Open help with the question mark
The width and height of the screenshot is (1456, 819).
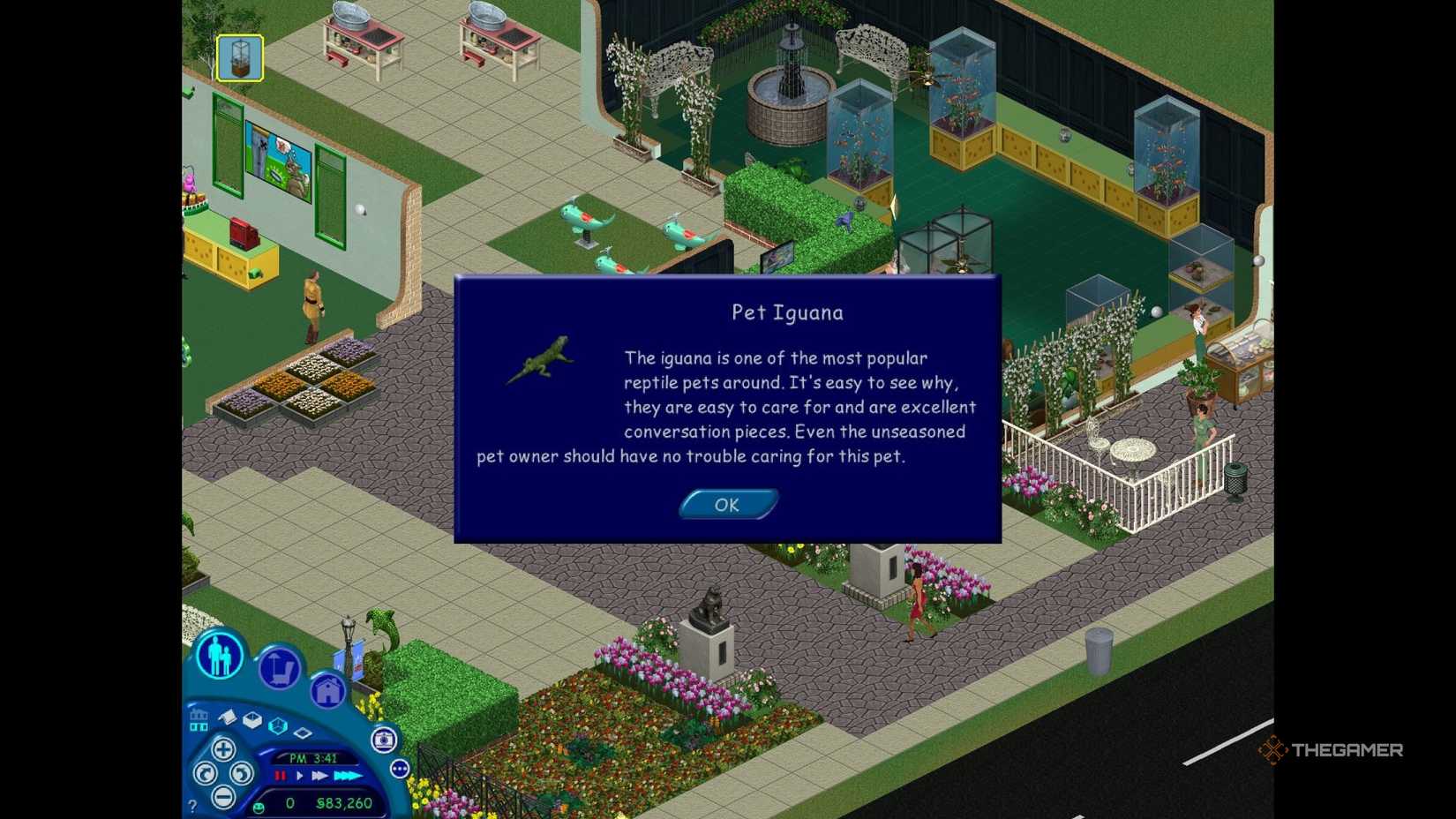(x=192, y=804)
